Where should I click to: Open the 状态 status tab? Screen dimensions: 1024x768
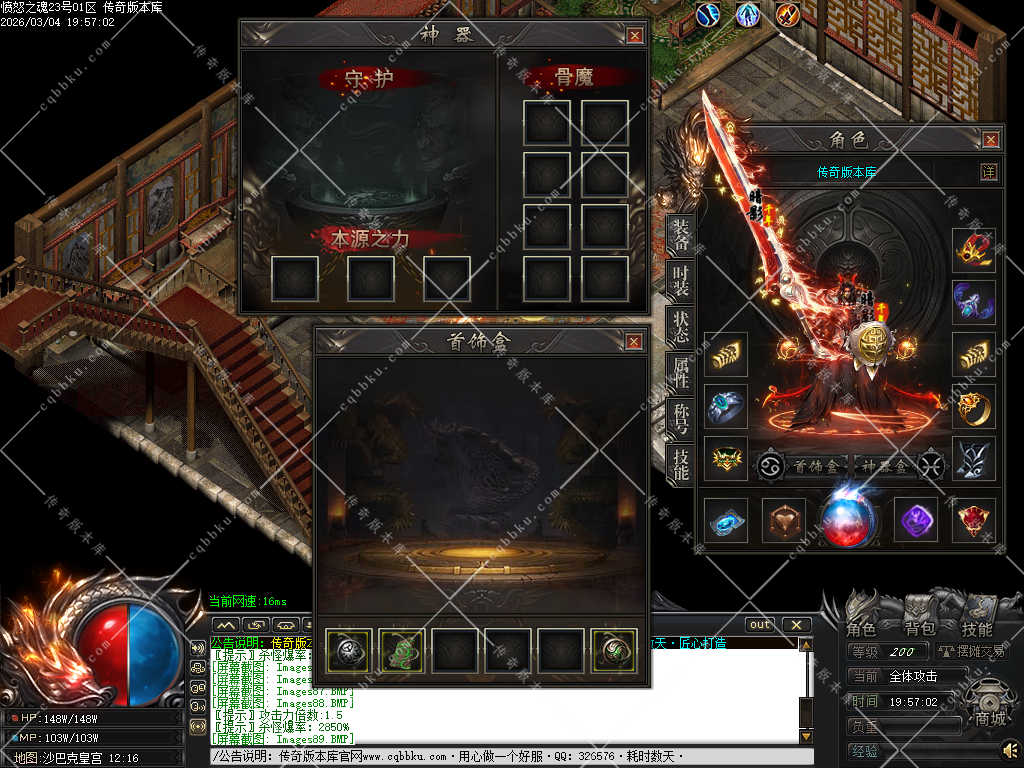[x=680, y=326]
